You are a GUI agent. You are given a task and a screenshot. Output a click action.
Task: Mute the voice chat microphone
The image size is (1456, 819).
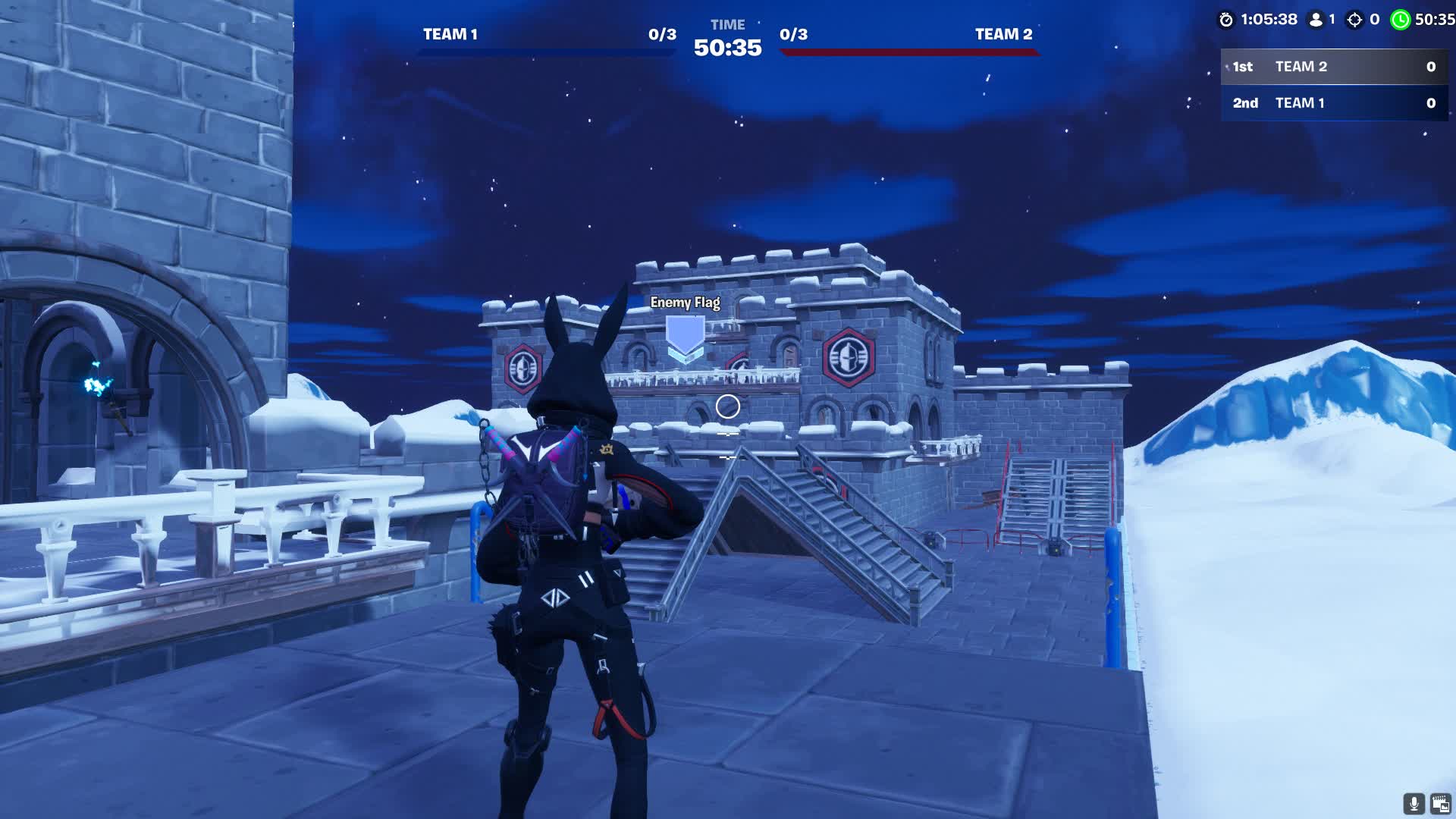1413,805
